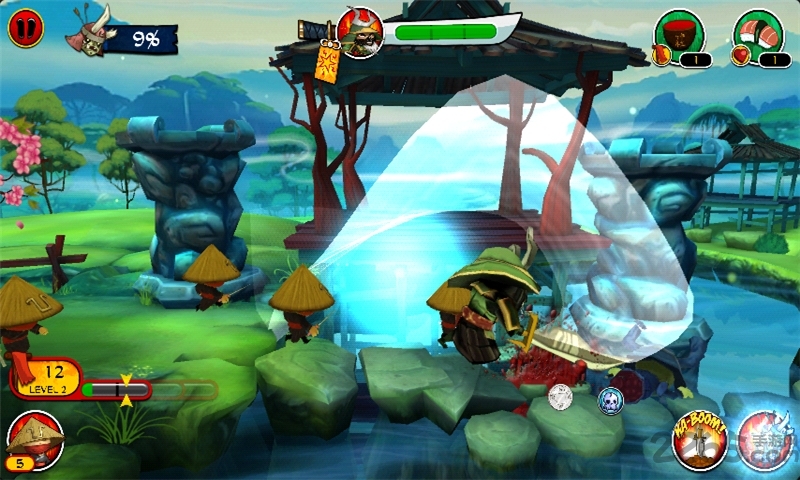The height and width of the screenshot is (480, 800).
Task: Activate the Ka-Boom! sword ability
Action: tap(699, 441)
